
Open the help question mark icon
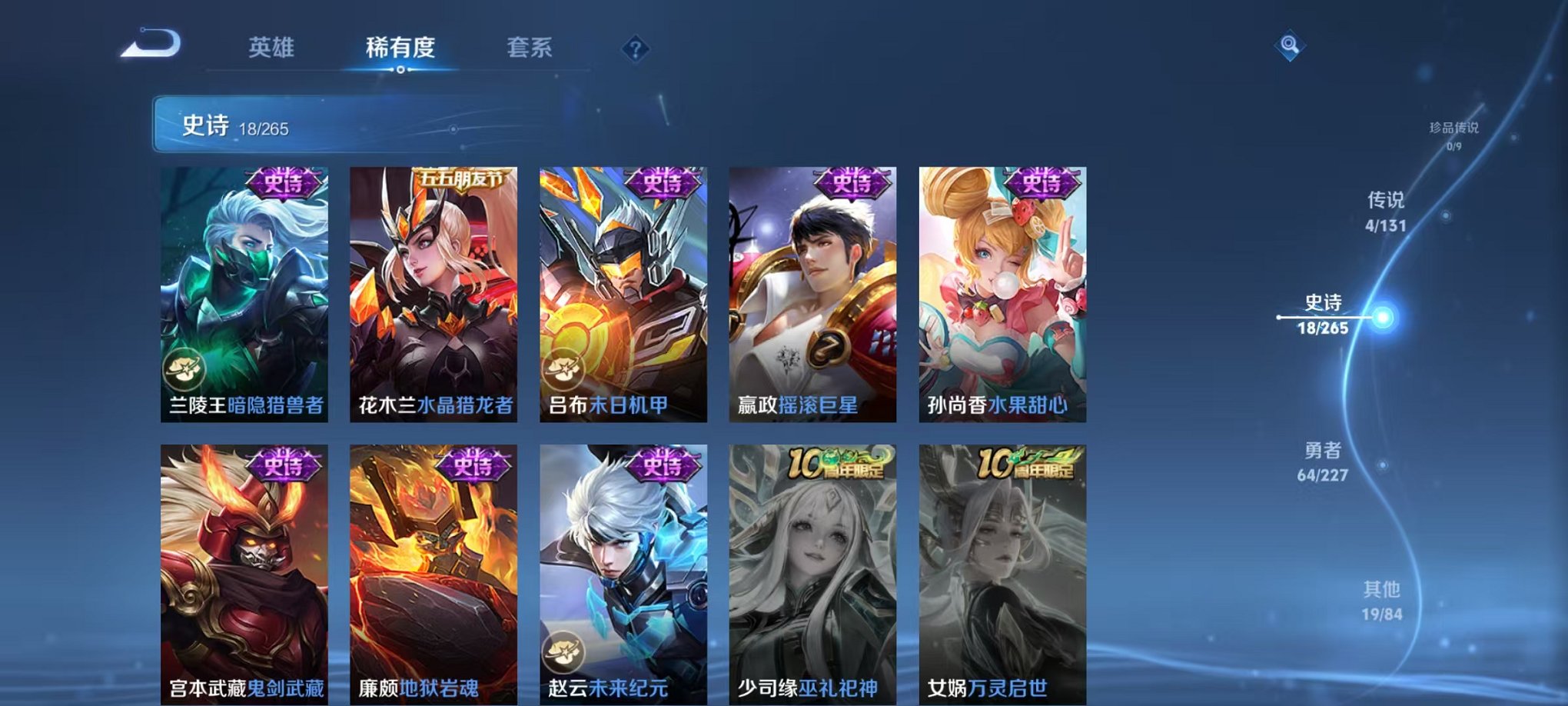click(635, 48)
